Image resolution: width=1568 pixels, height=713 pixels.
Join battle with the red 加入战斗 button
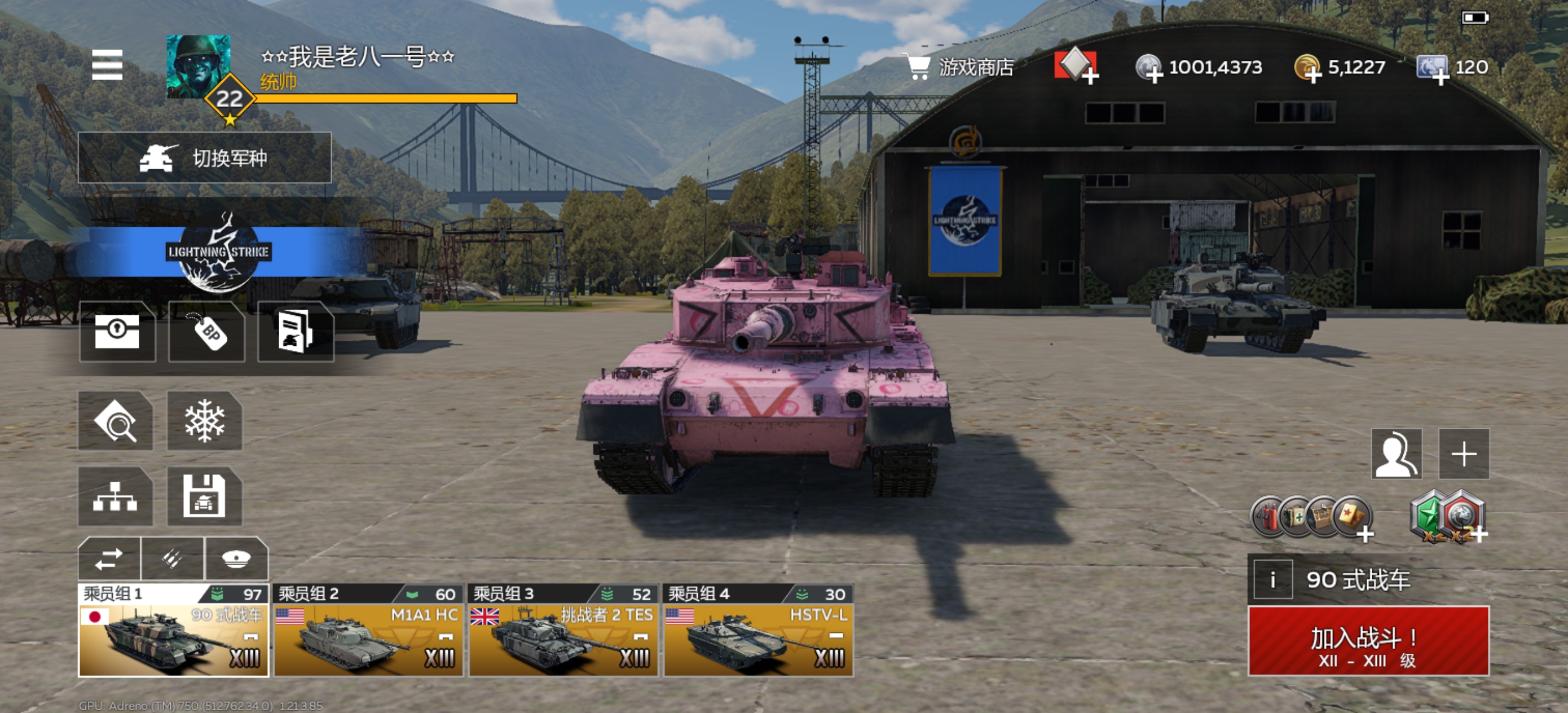coord(1368,641)
